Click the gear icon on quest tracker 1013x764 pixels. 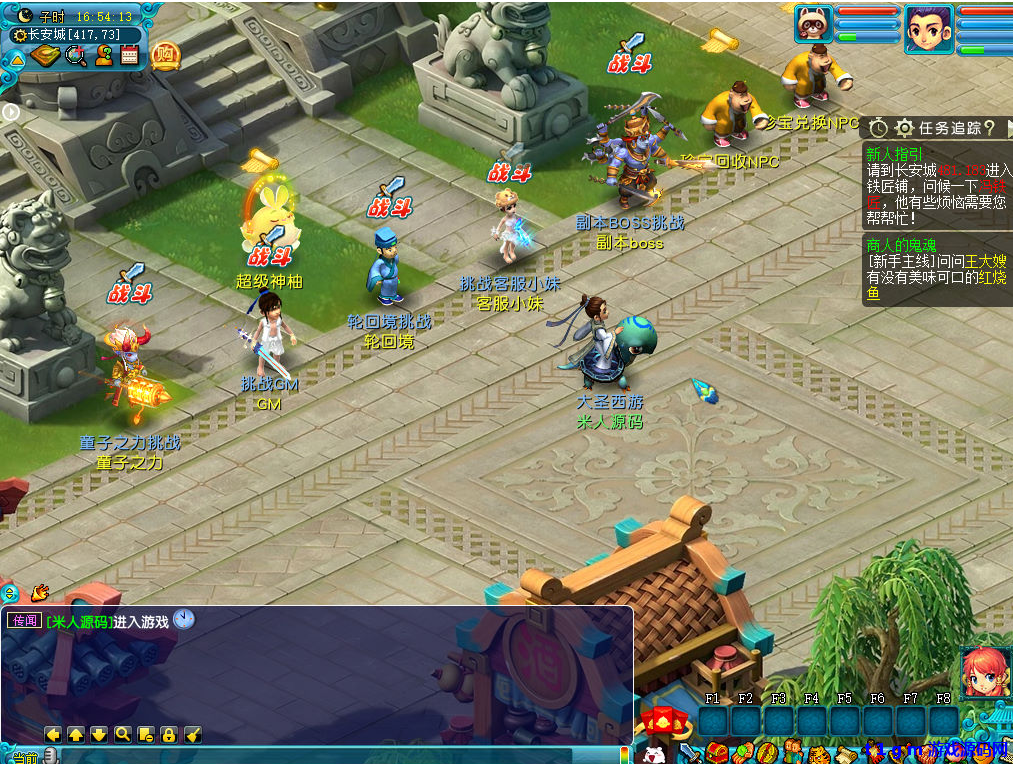tap(905, 128)
